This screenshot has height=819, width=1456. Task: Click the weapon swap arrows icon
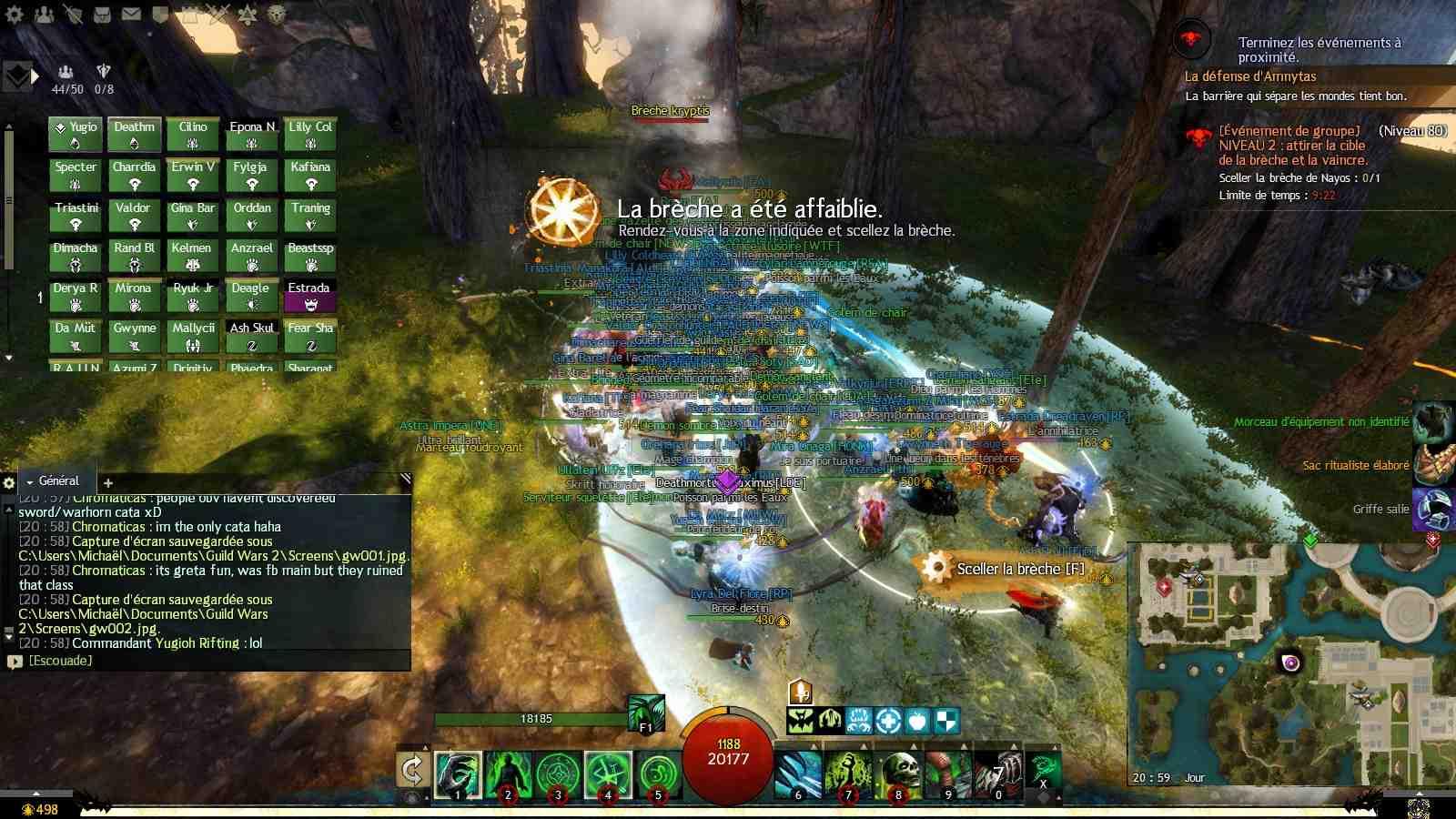pos(411,773)
